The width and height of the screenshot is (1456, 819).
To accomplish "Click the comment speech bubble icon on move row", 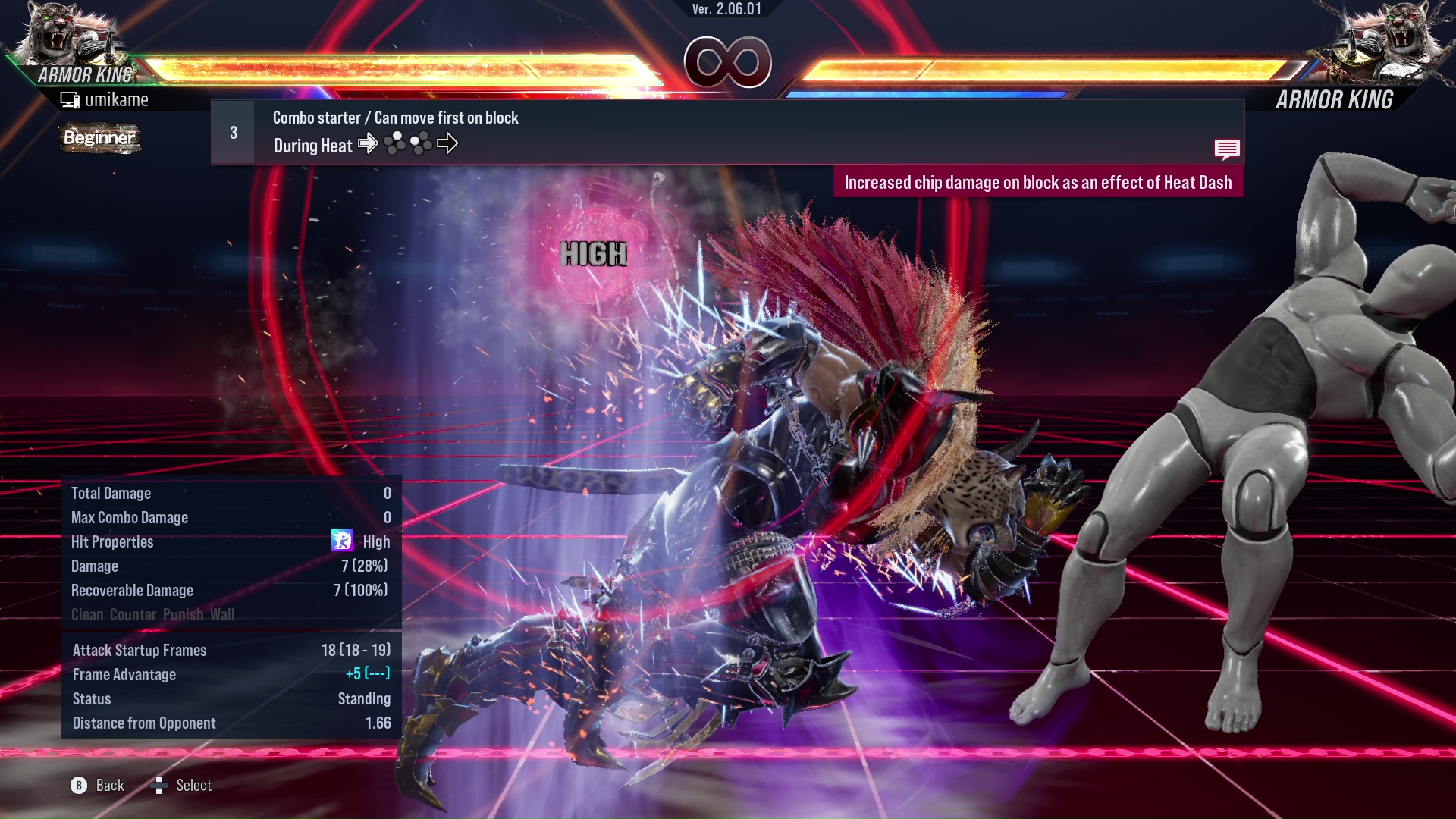I will (1227, 149).
